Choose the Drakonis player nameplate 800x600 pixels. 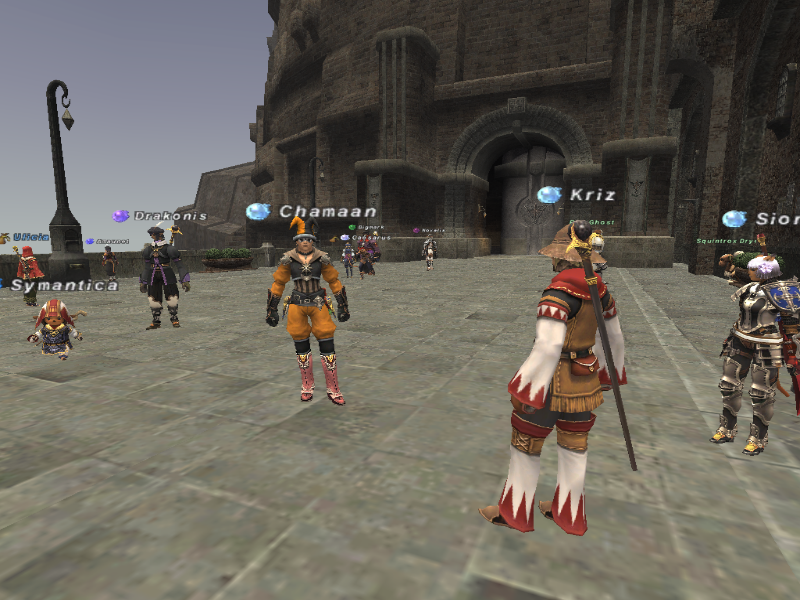170,216
